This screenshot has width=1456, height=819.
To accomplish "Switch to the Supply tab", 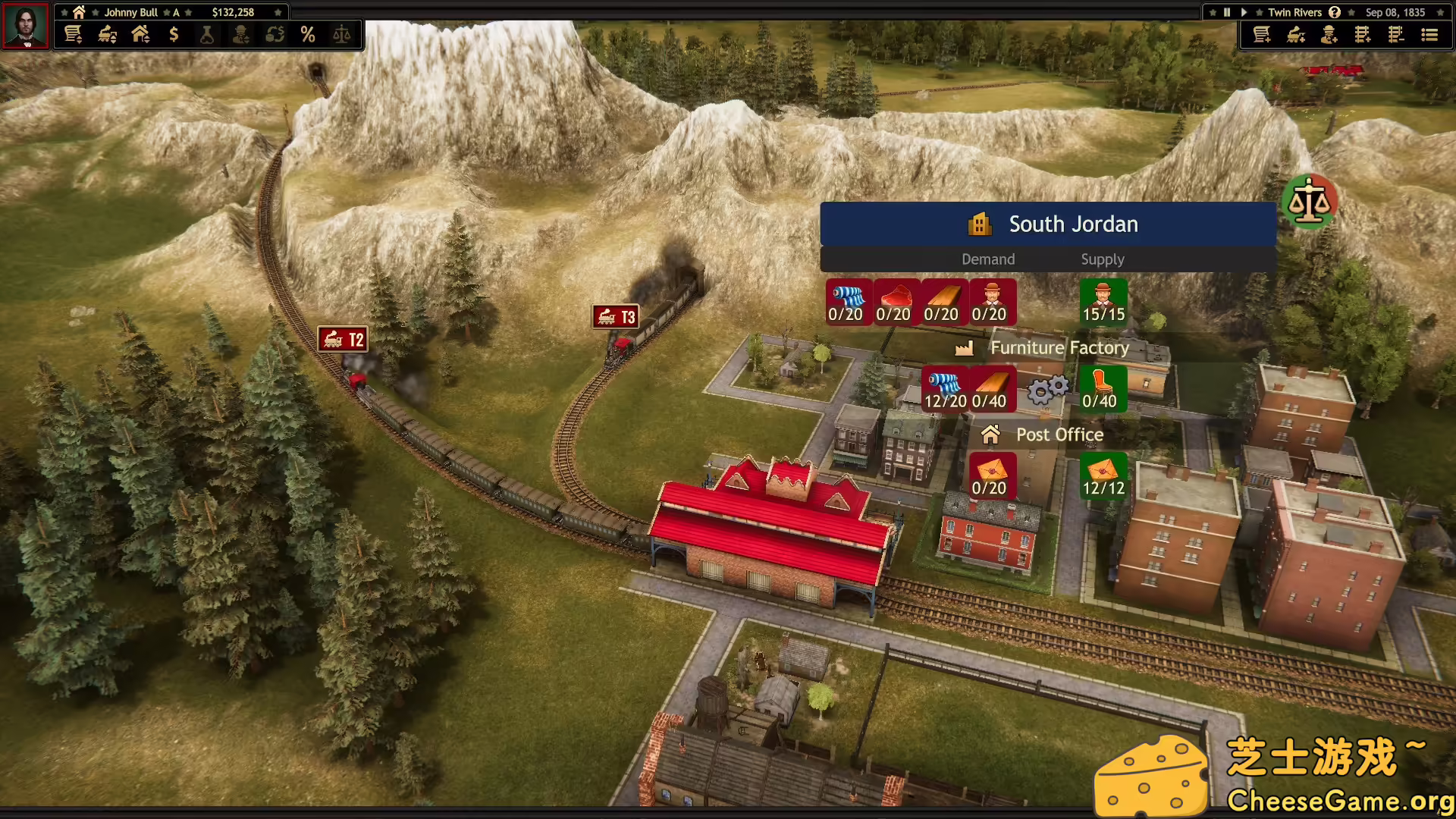I will (x=1103, y=259).
